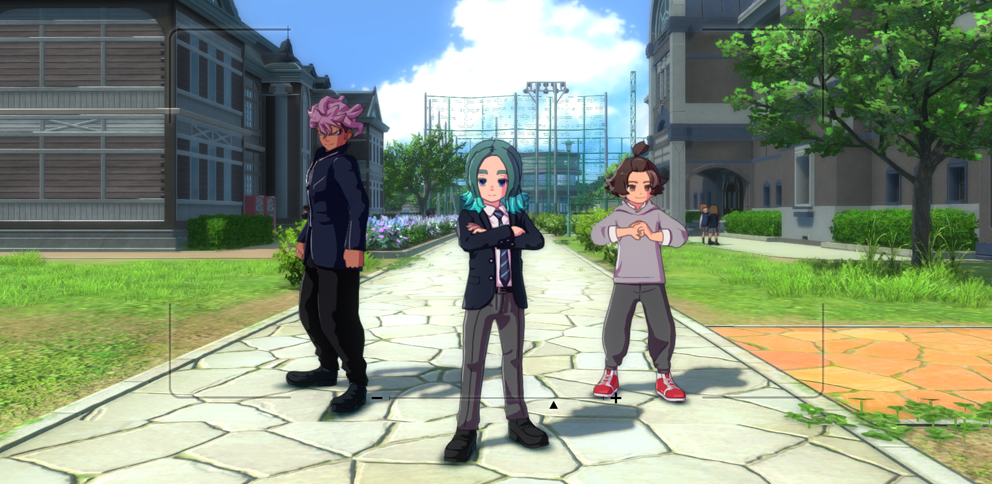Click the triangle marker on the zoom slider
The width and height of the screenshot is (992, 484).
click(x=553, y=404)
